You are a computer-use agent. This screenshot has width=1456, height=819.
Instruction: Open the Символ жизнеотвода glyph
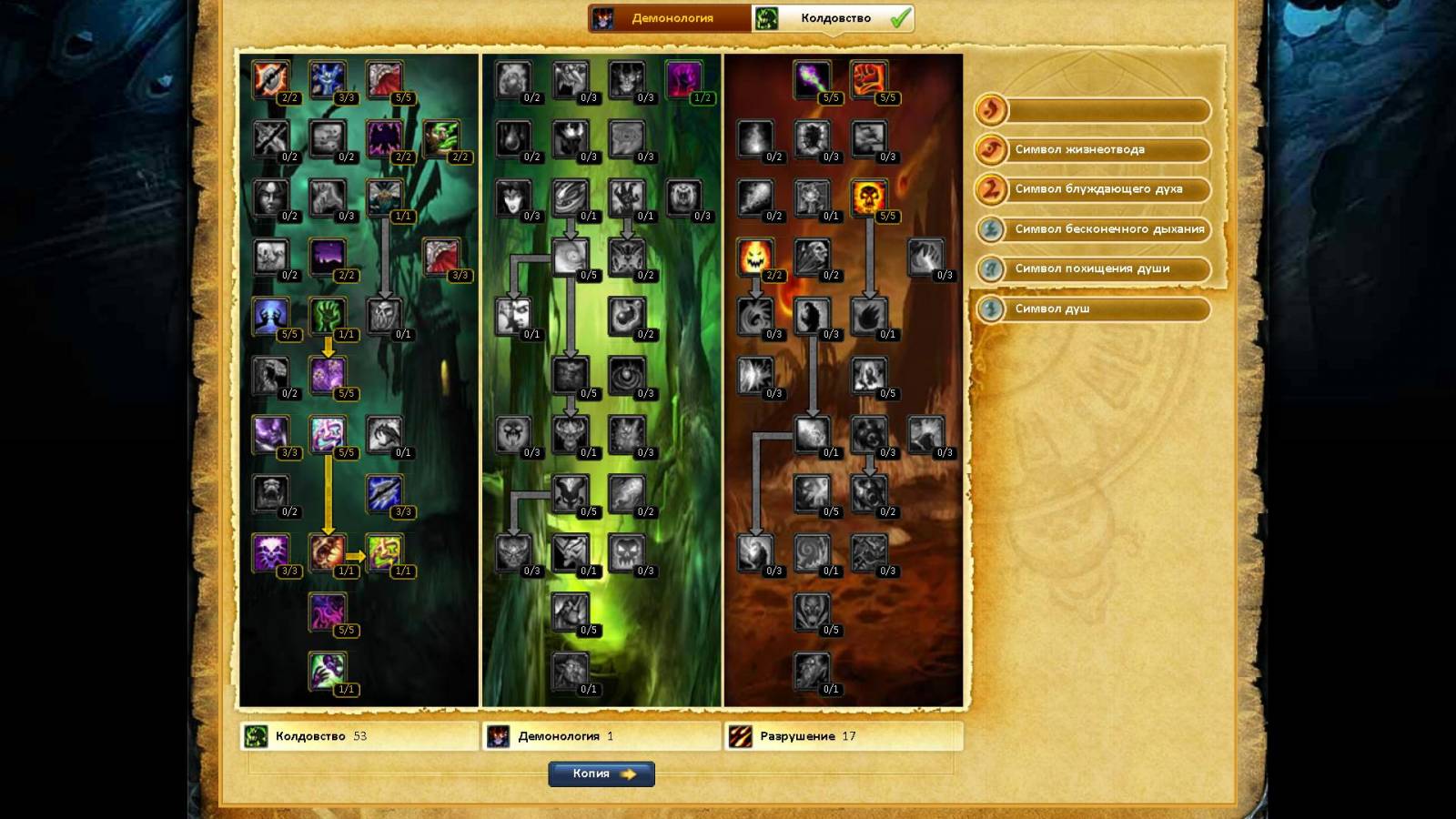[1093, 149]
